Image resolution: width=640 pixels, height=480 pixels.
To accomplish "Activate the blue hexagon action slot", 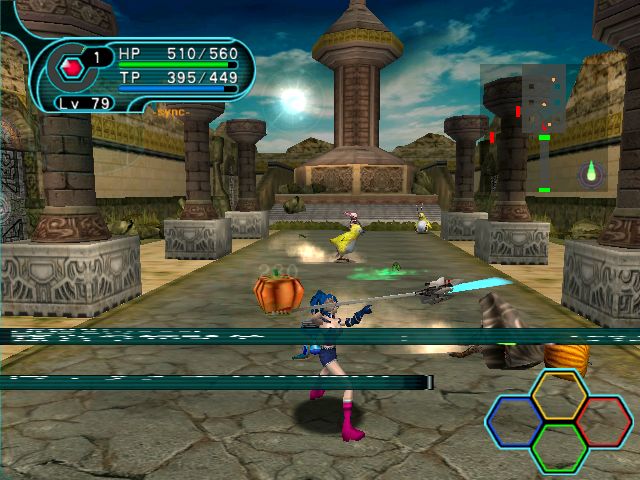I will click(513, 421).
